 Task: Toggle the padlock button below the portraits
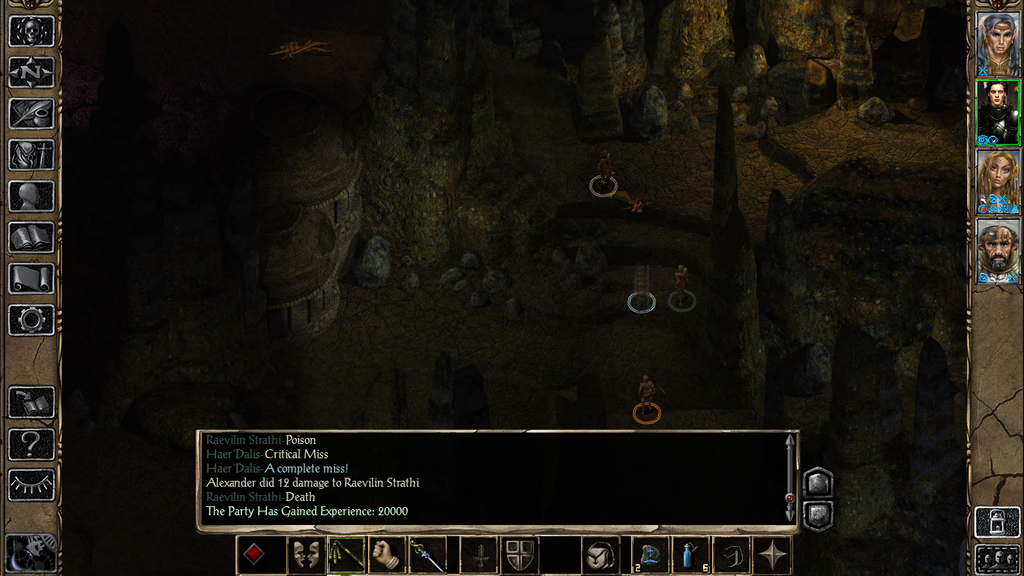point(997,522)
